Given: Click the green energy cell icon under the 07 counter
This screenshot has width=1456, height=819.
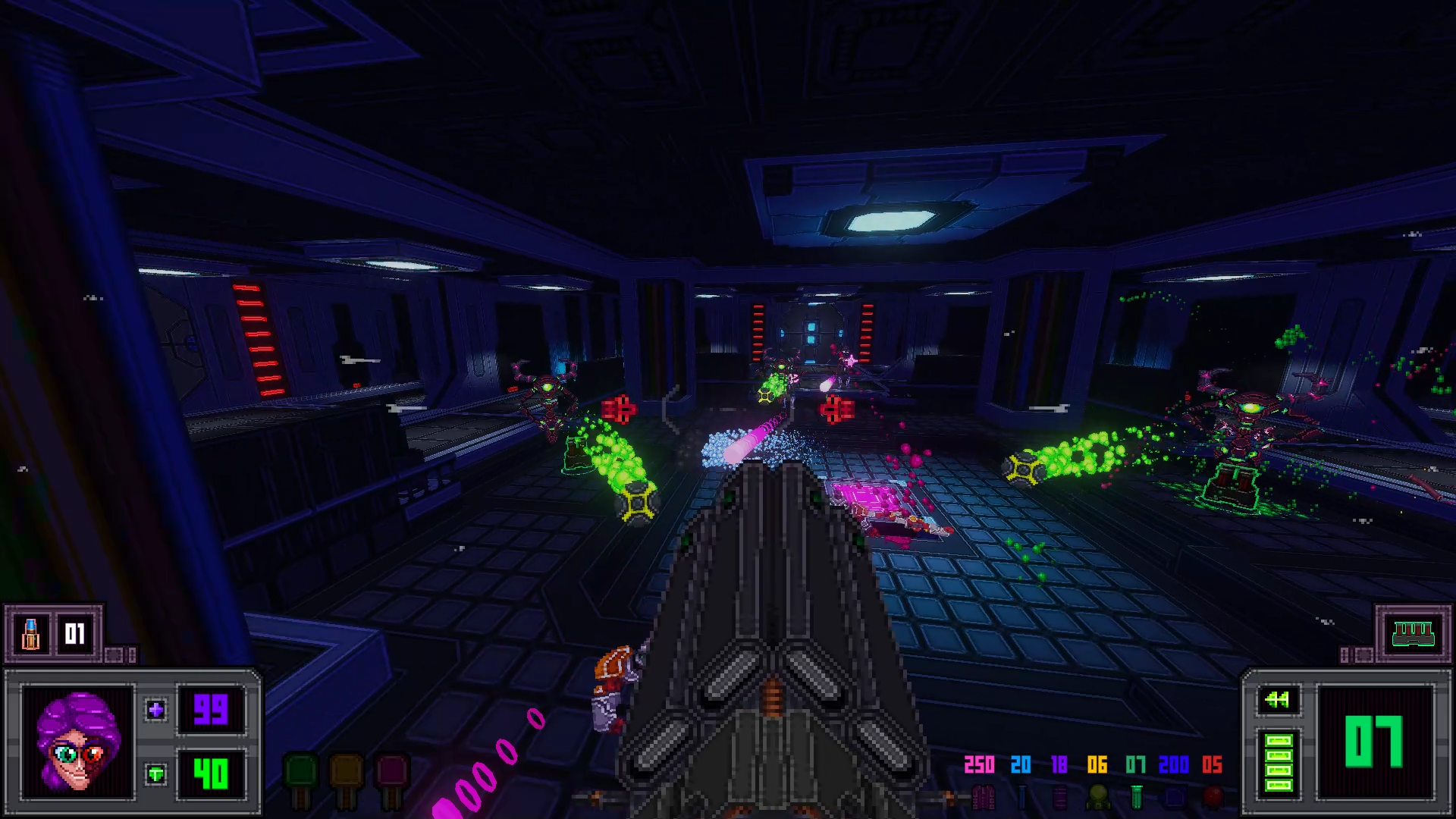Looking at the screenshot, I should click(1137, 796).
